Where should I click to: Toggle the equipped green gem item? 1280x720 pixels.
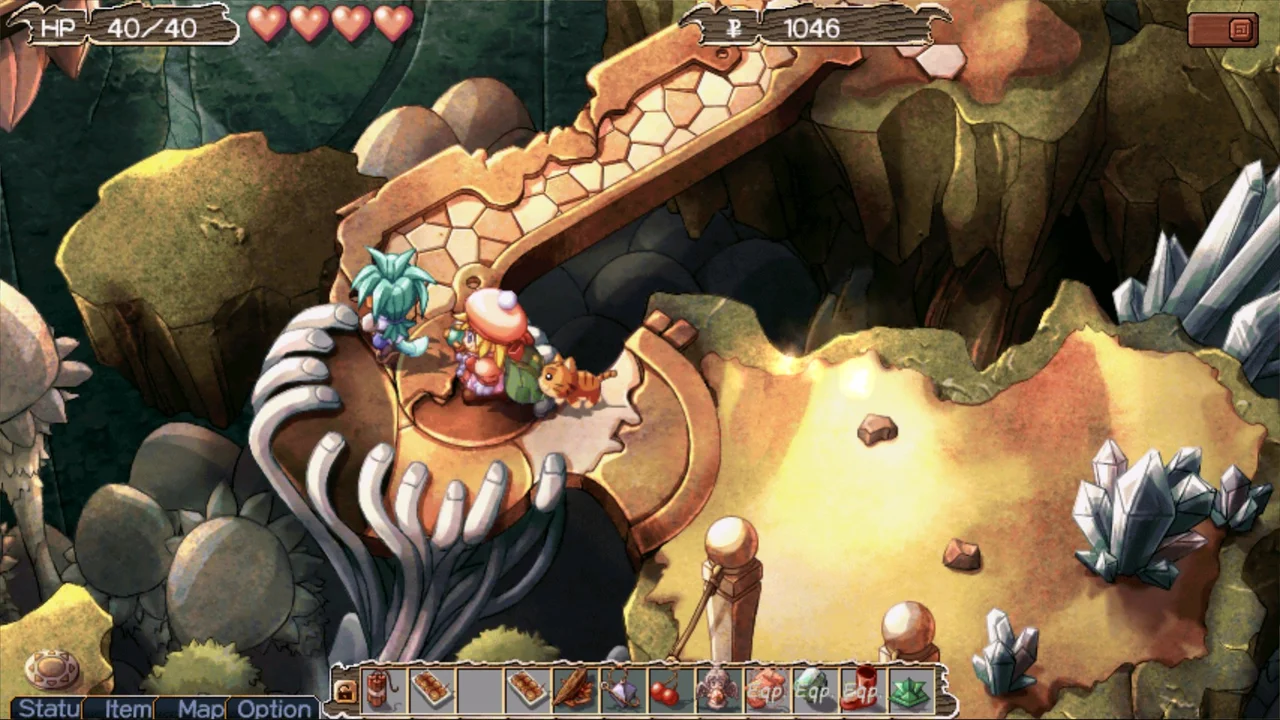[x=812, y=690]
